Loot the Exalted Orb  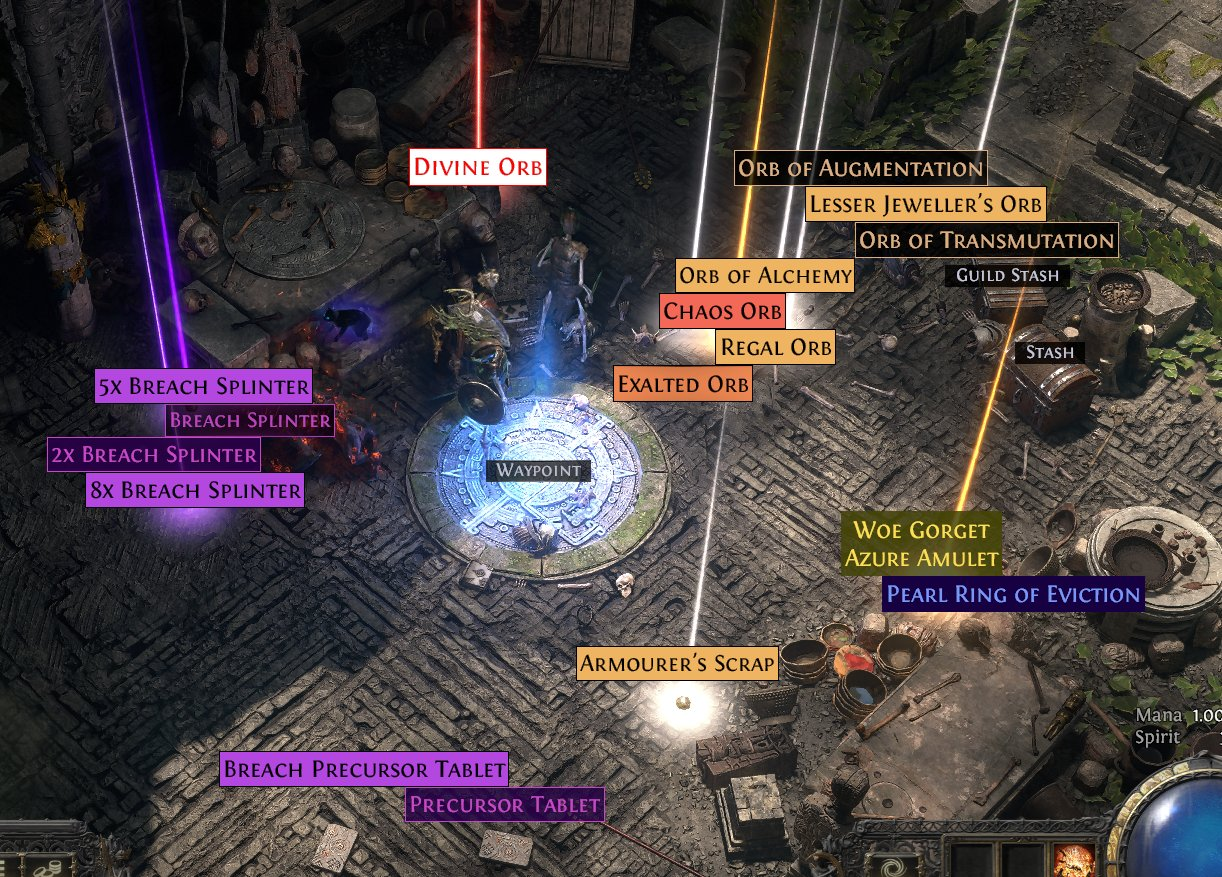click(683, 383)
